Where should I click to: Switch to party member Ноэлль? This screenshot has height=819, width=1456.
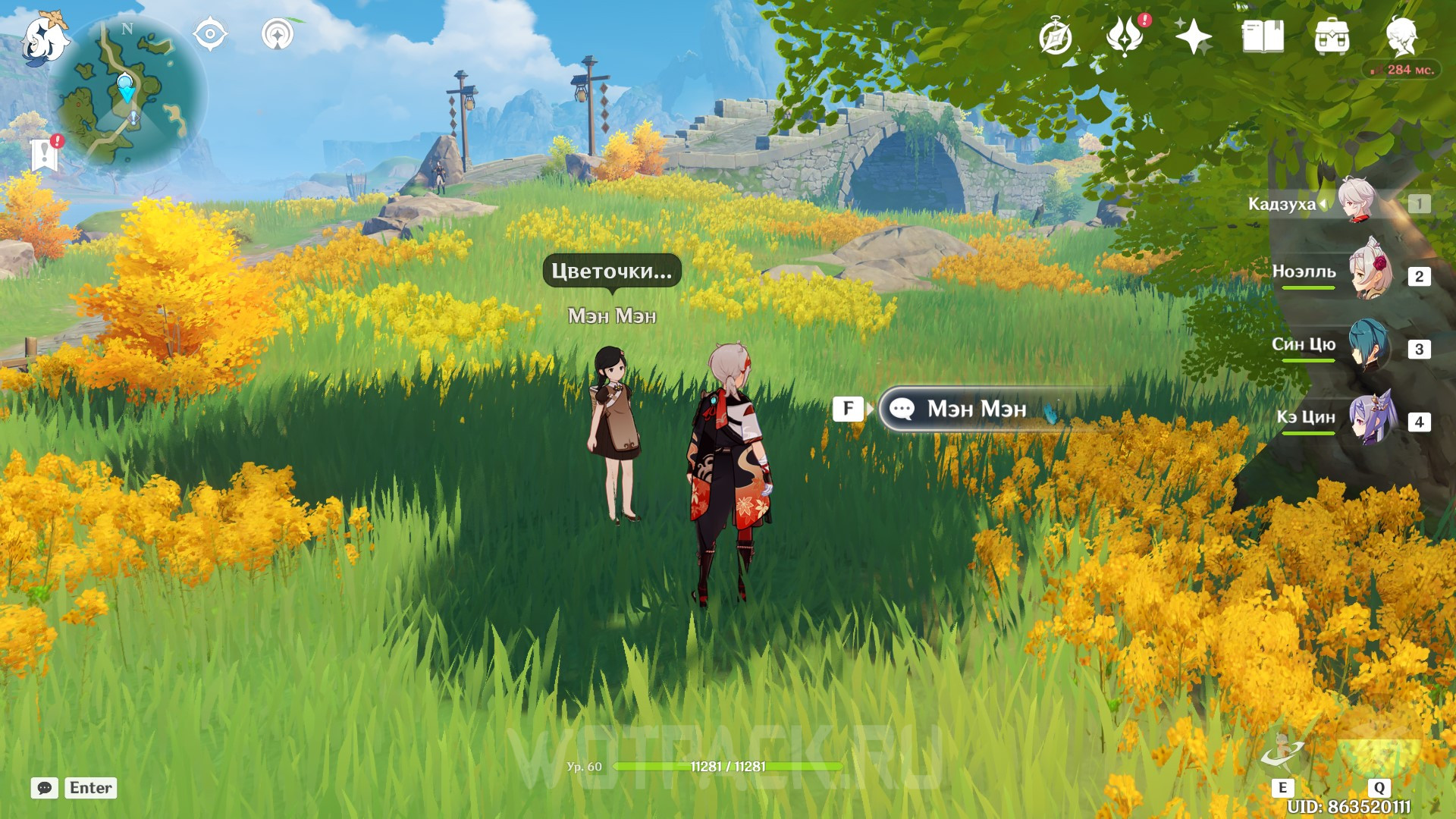(x=1370, y=273)
